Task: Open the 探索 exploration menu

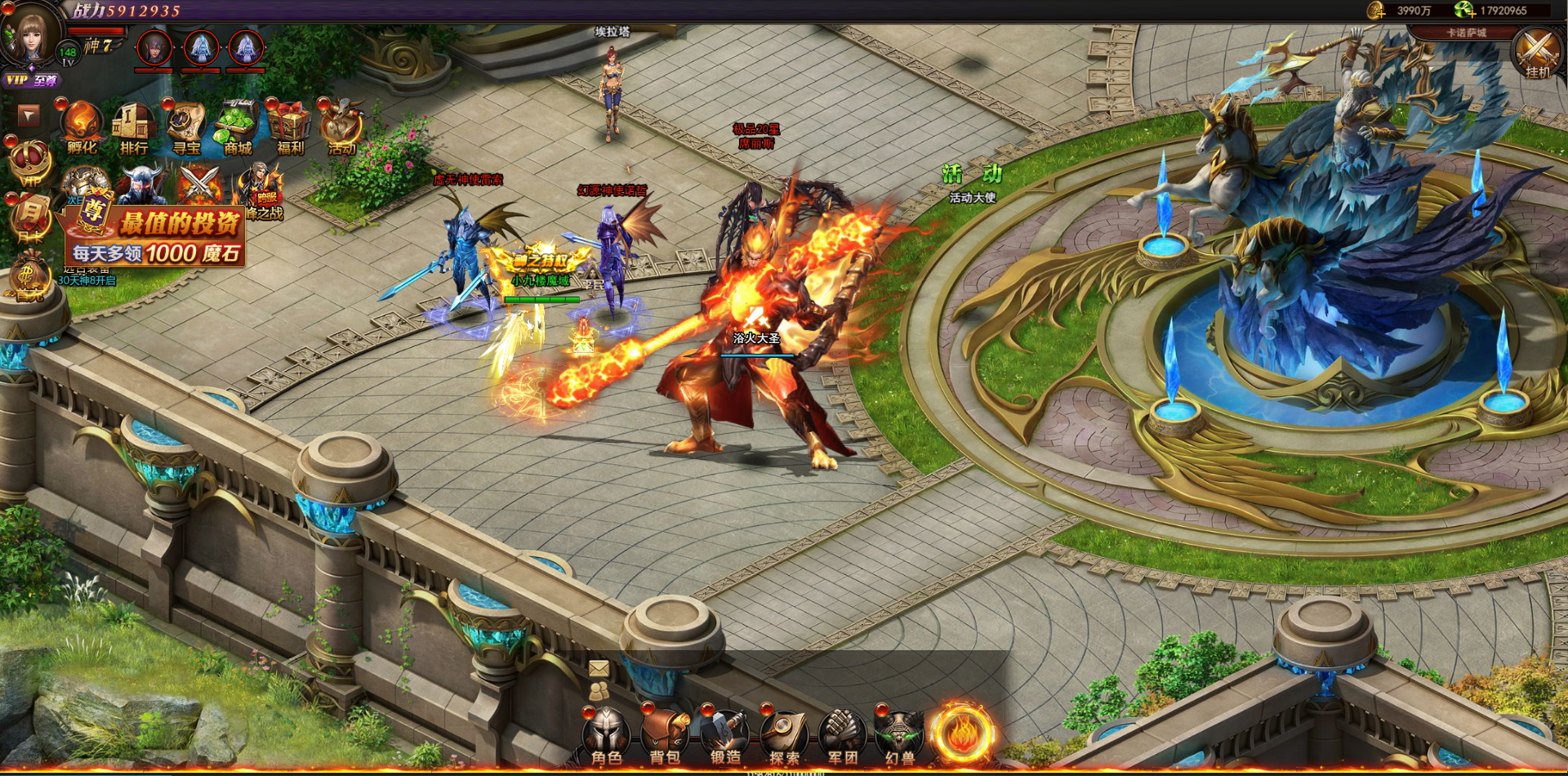Action: coord(784,734)
